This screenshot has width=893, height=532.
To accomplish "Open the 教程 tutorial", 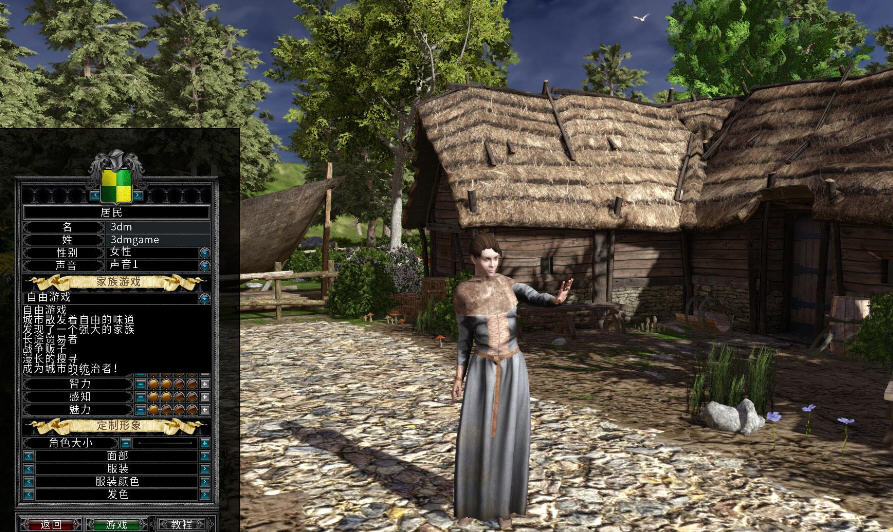I will pyautogui.click(x=181, y=524).
